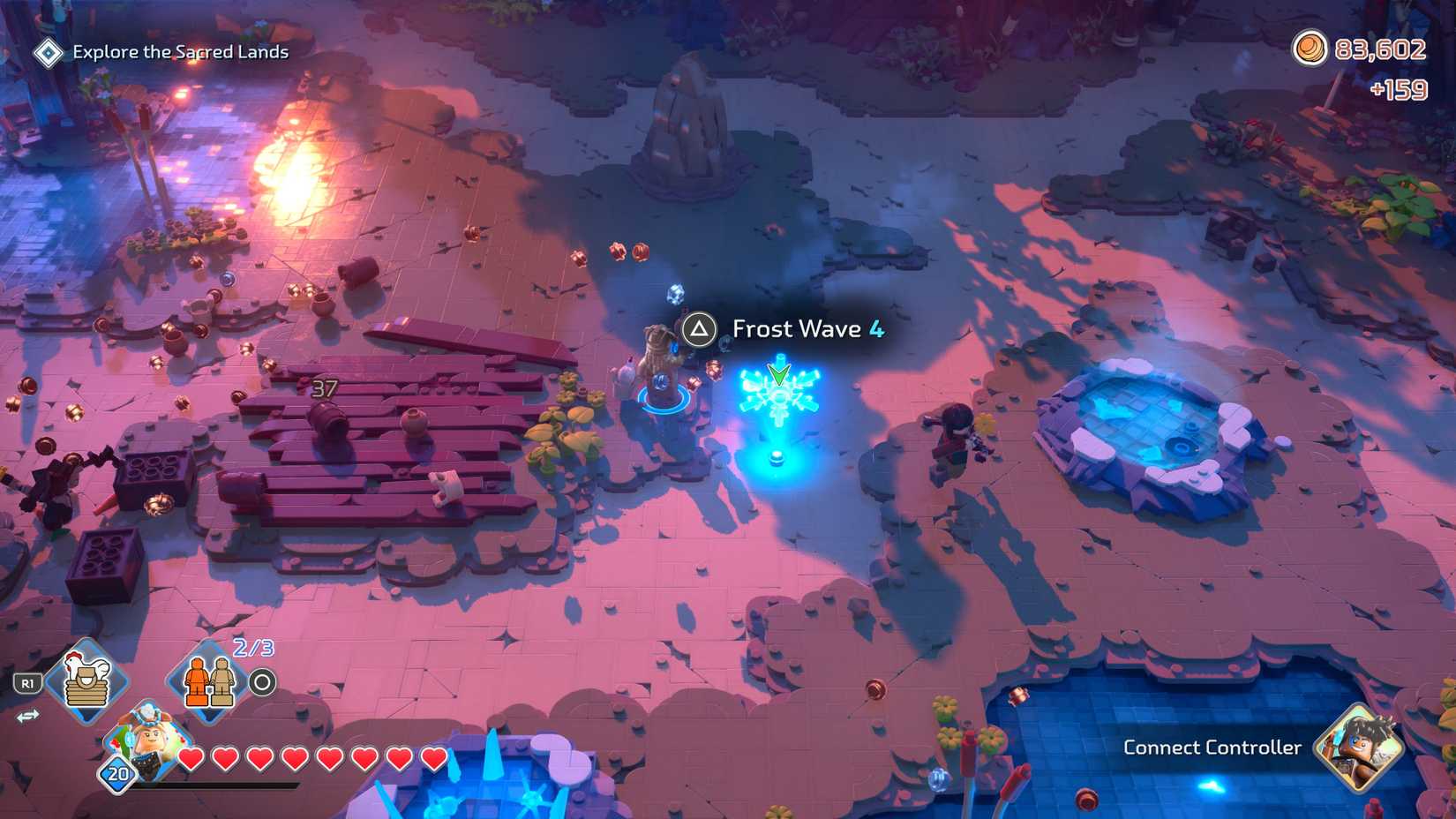1456x819 pixels.
Task: Click the triangle button icon in the Frost Wave prompt
Action: pyautogui.click(x=700, y=329)
